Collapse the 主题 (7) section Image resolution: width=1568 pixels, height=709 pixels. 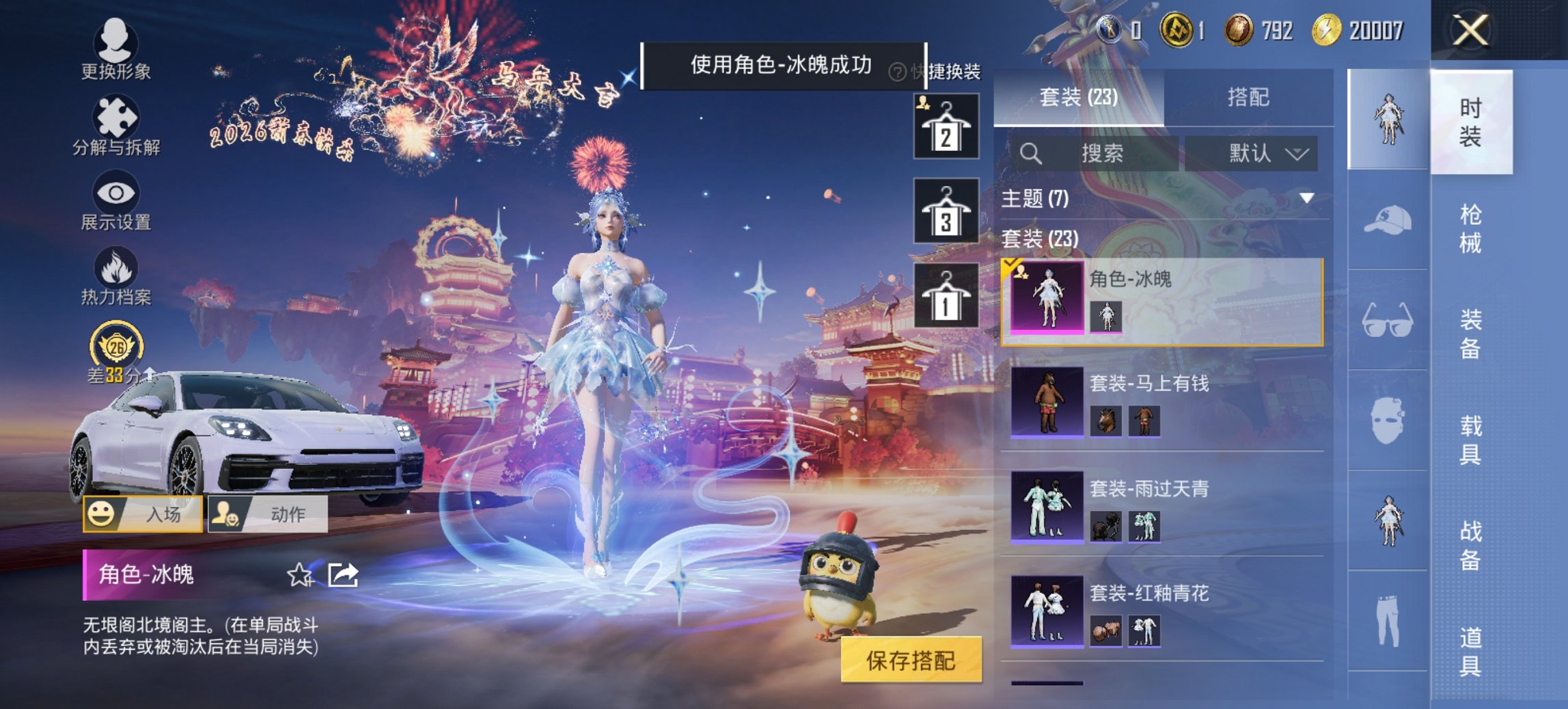tap(1307, 198)
